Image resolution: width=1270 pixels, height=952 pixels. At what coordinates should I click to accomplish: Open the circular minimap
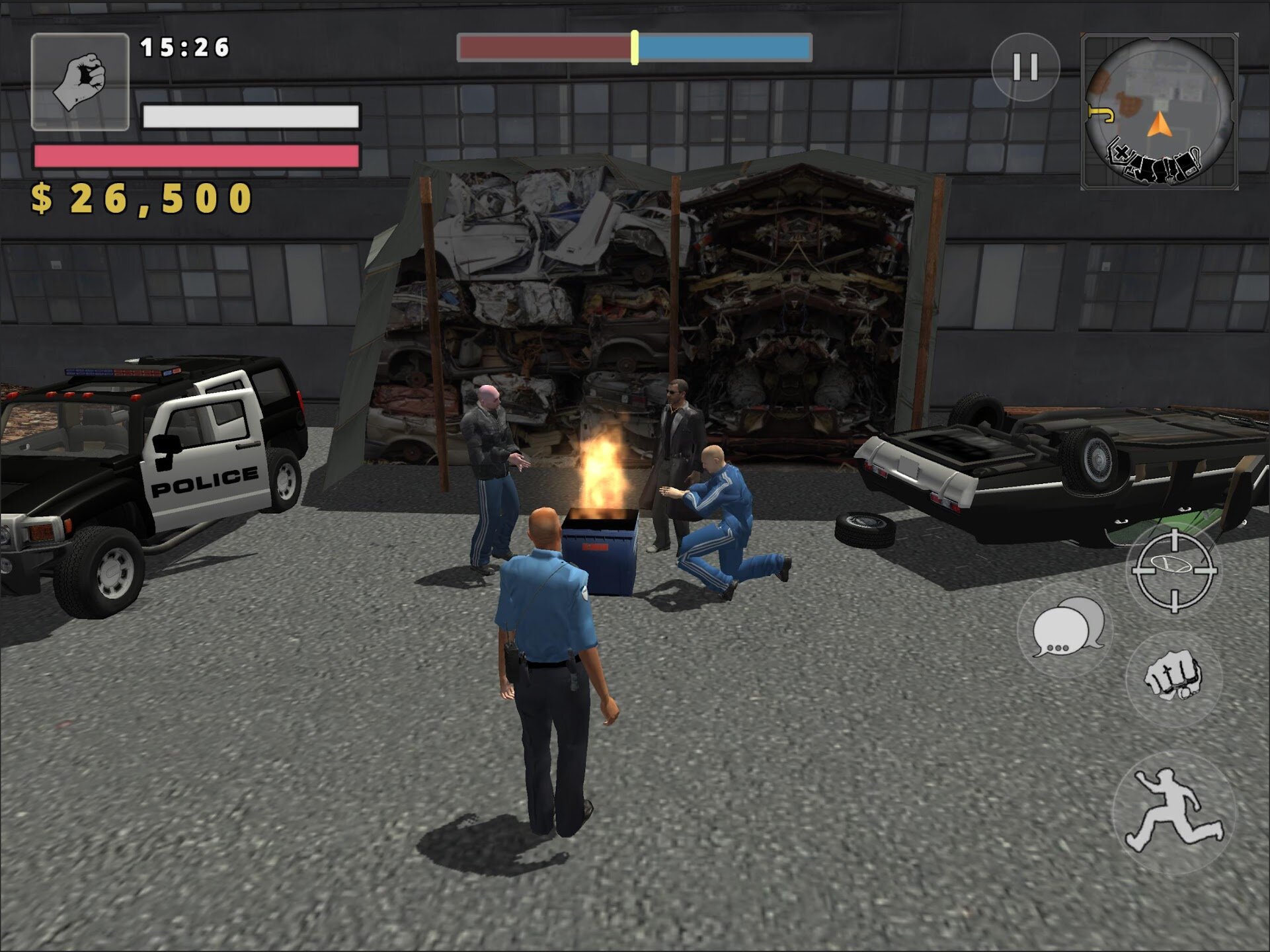[x=1159, y=111]
